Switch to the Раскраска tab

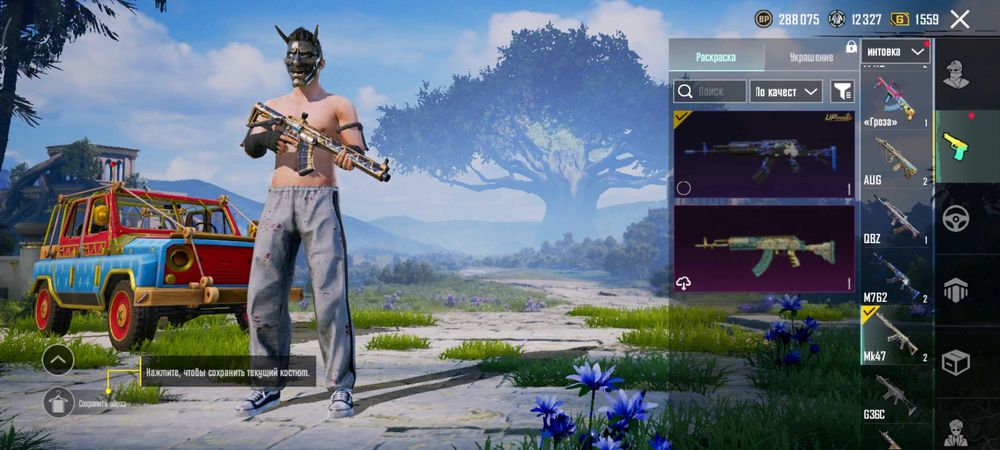[716, 57]
